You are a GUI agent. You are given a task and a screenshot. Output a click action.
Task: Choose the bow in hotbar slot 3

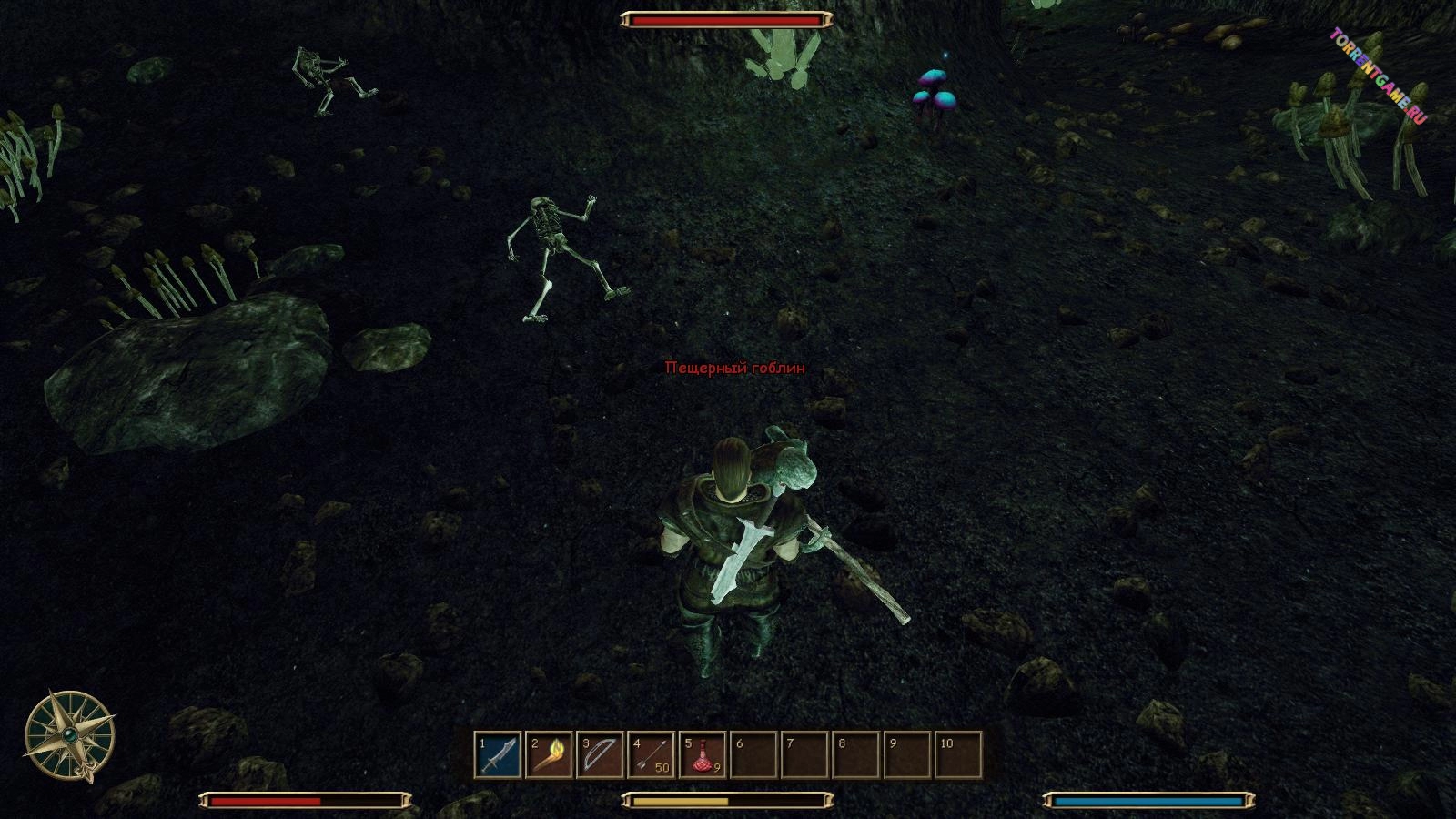[600, 755]
